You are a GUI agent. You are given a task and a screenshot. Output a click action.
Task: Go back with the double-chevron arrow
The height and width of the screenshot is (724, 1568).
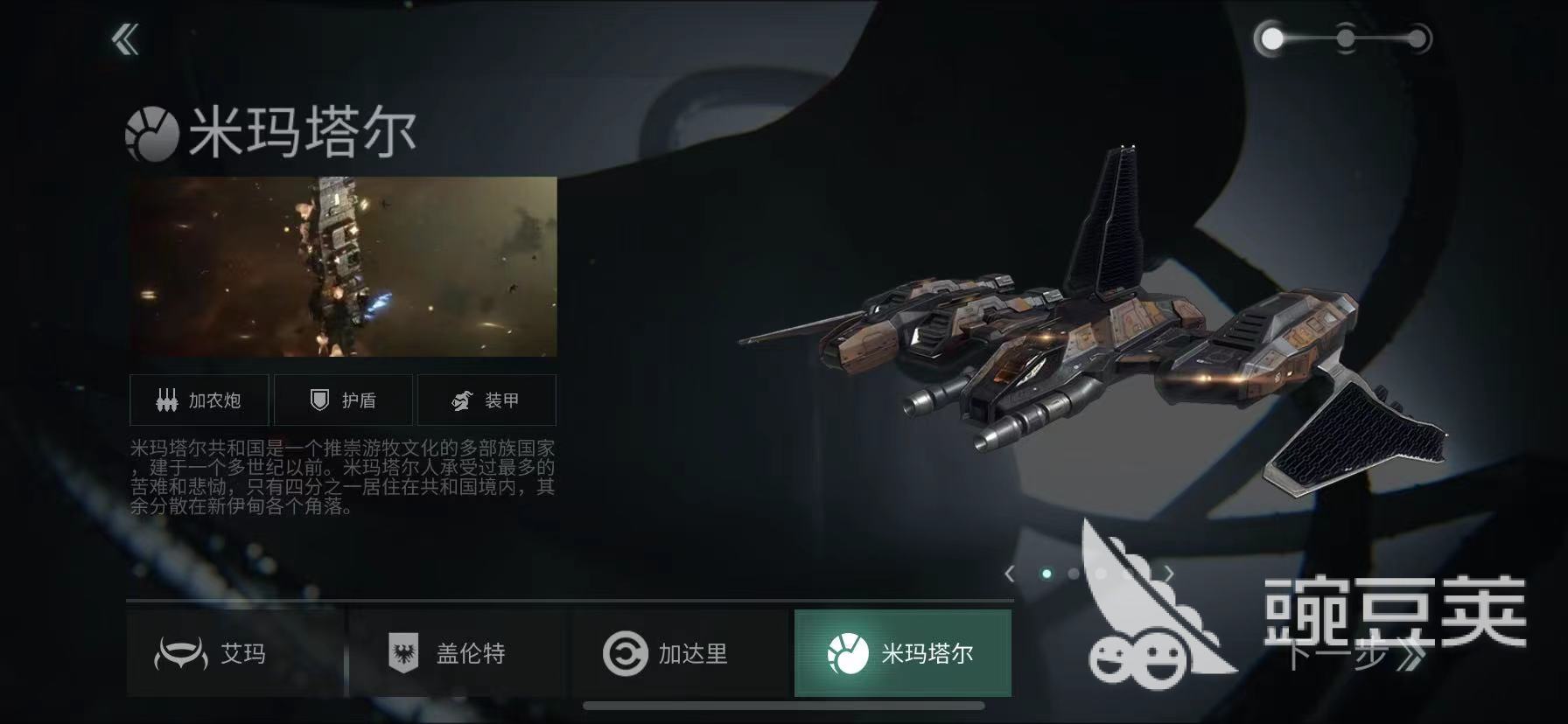(126, 39)
